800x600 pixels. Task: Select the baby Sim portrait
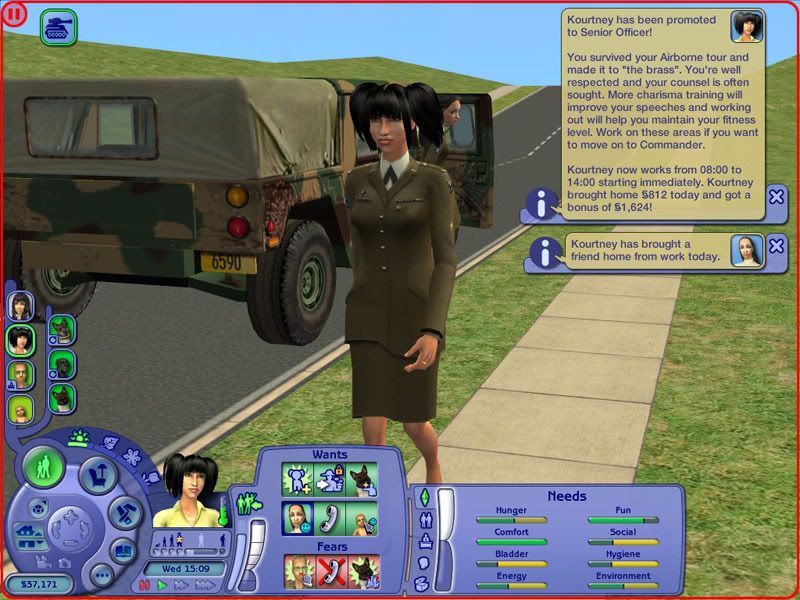pos(21,409)
